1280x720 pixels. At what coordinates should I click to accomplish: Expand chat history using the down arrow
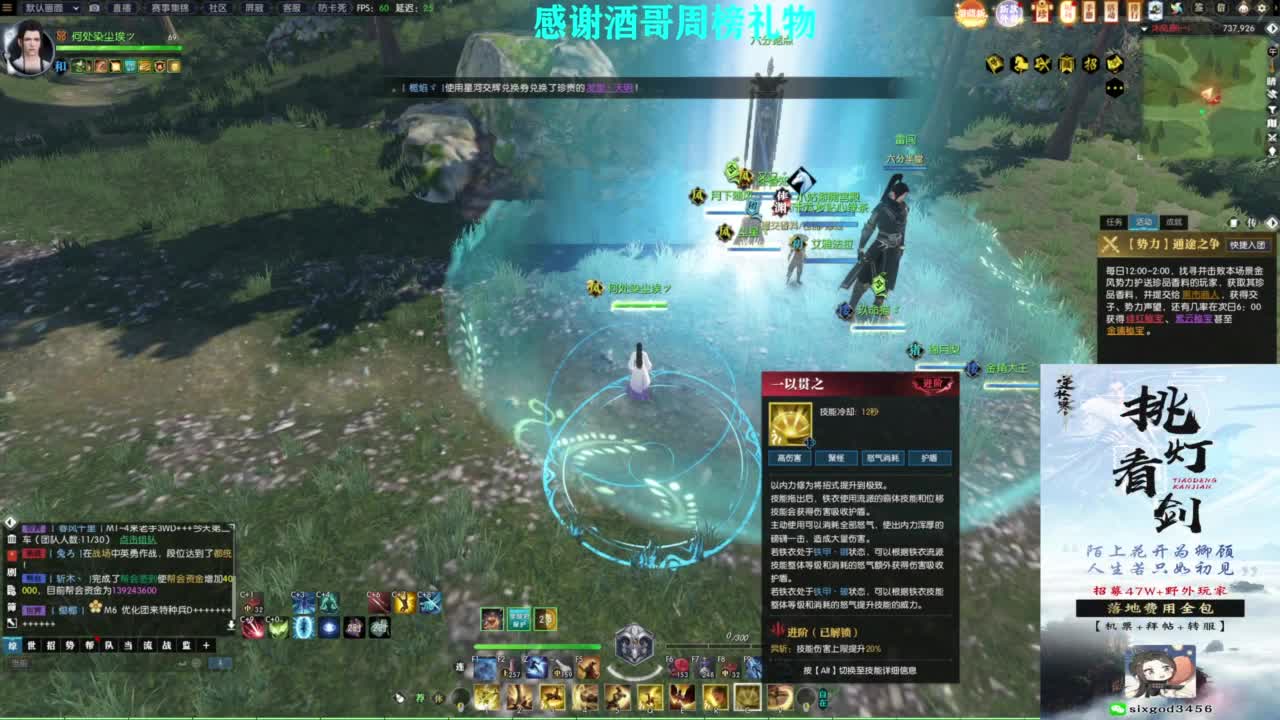pos(231,626)
